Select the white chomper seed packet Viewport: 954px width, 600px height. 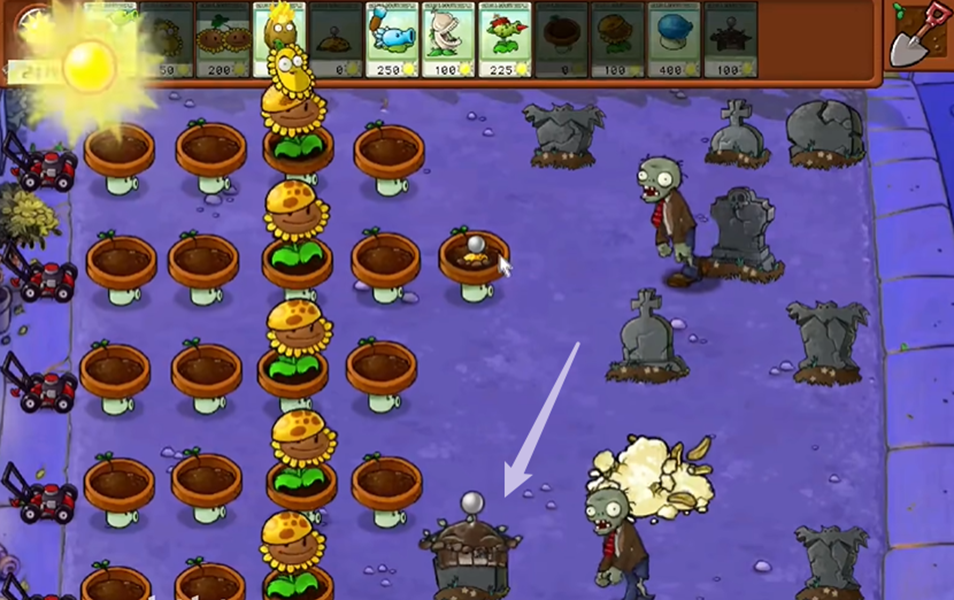[448, 40]
